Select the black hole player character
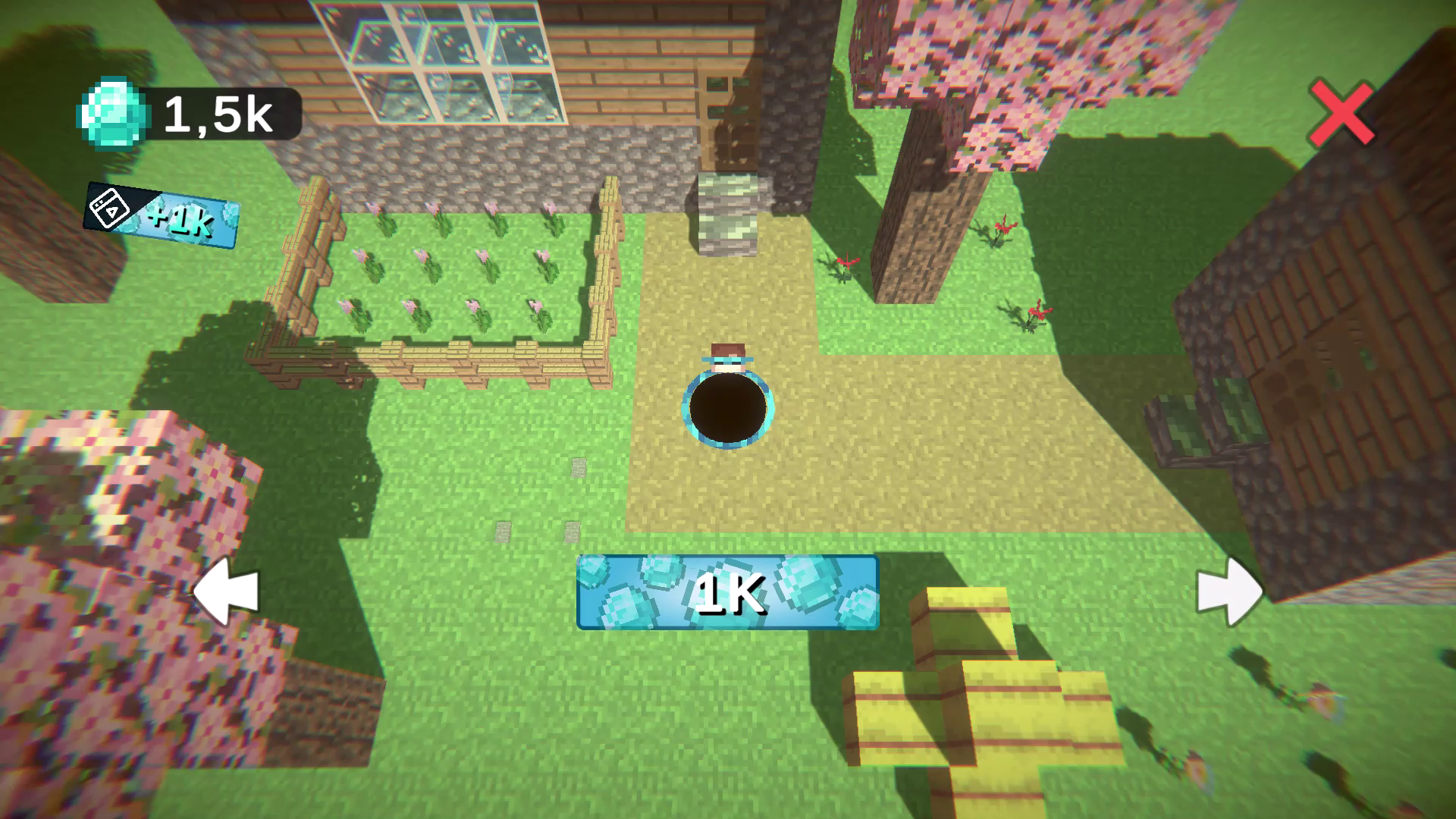1456x819 pixels. point(728,409)
